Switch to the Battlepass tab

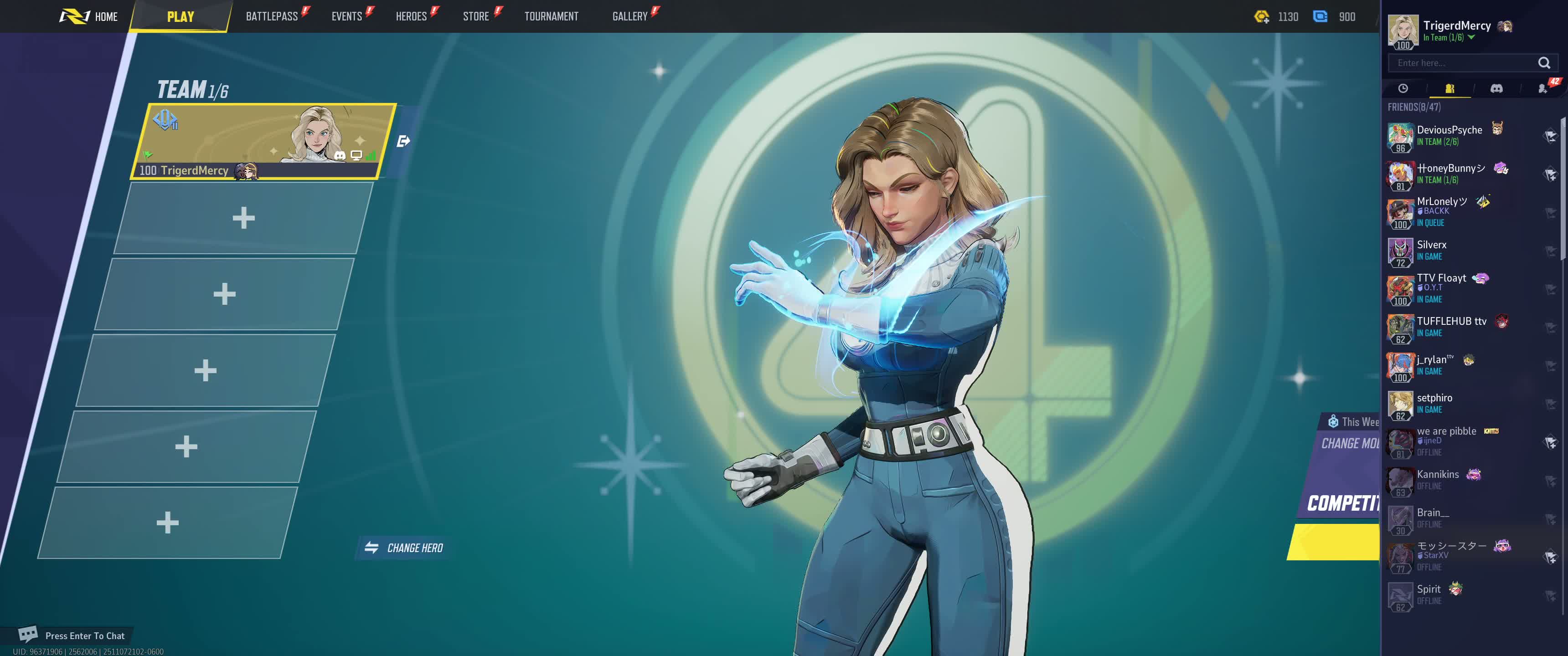[272, 16]
